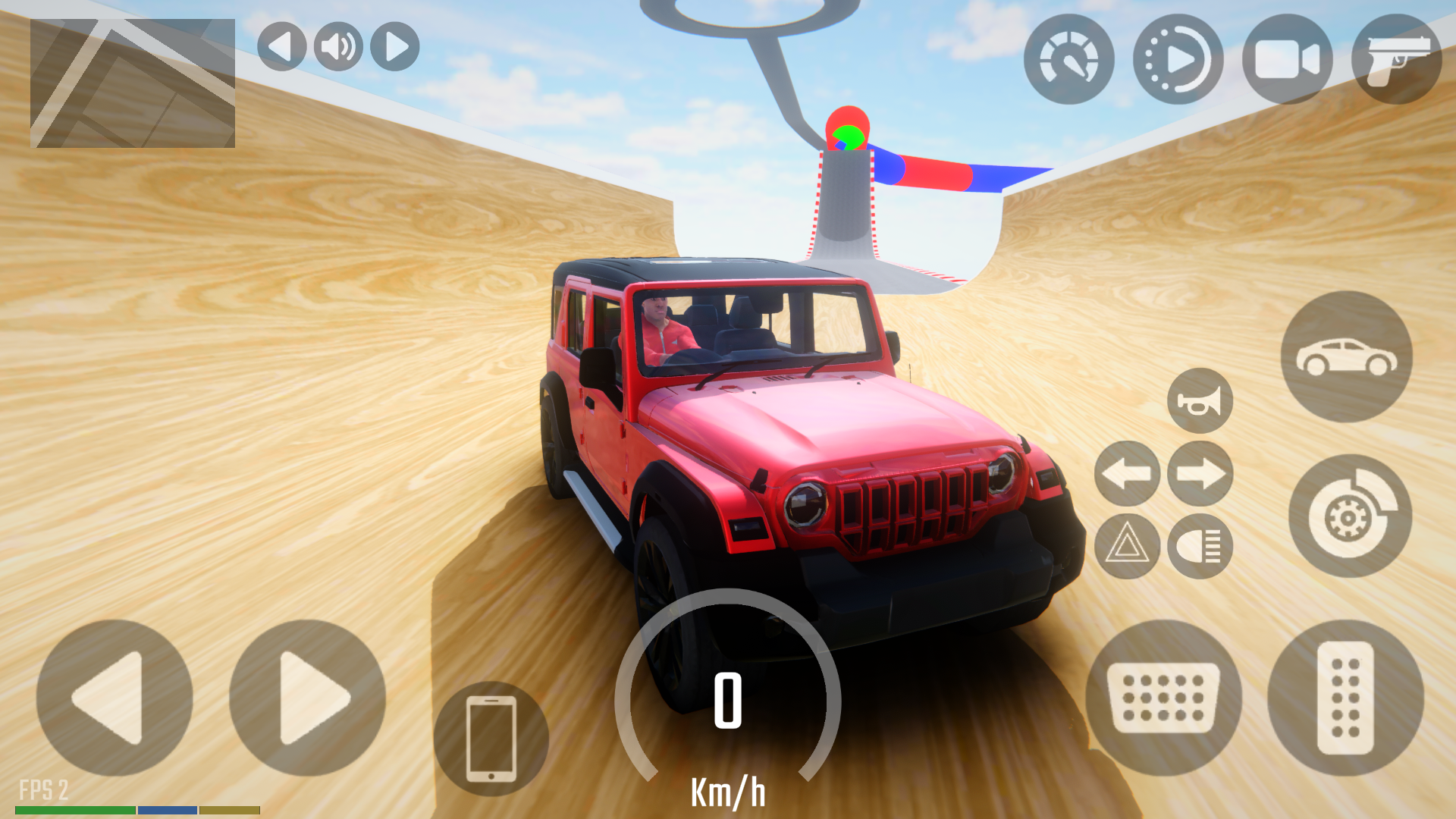Apply the handbrake disc button

(1350, 516)
